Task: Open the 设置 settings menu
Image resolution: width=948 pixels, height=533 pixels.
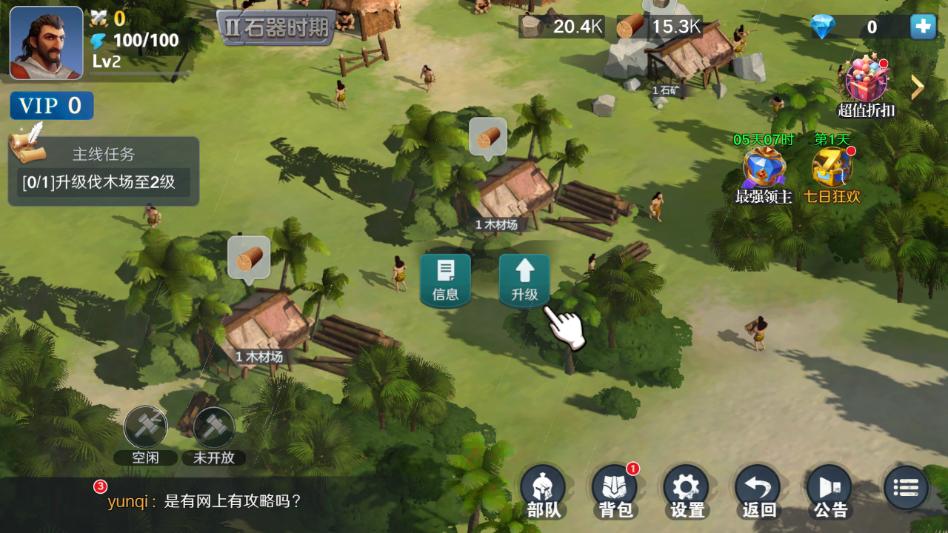Action: point(687,492)
